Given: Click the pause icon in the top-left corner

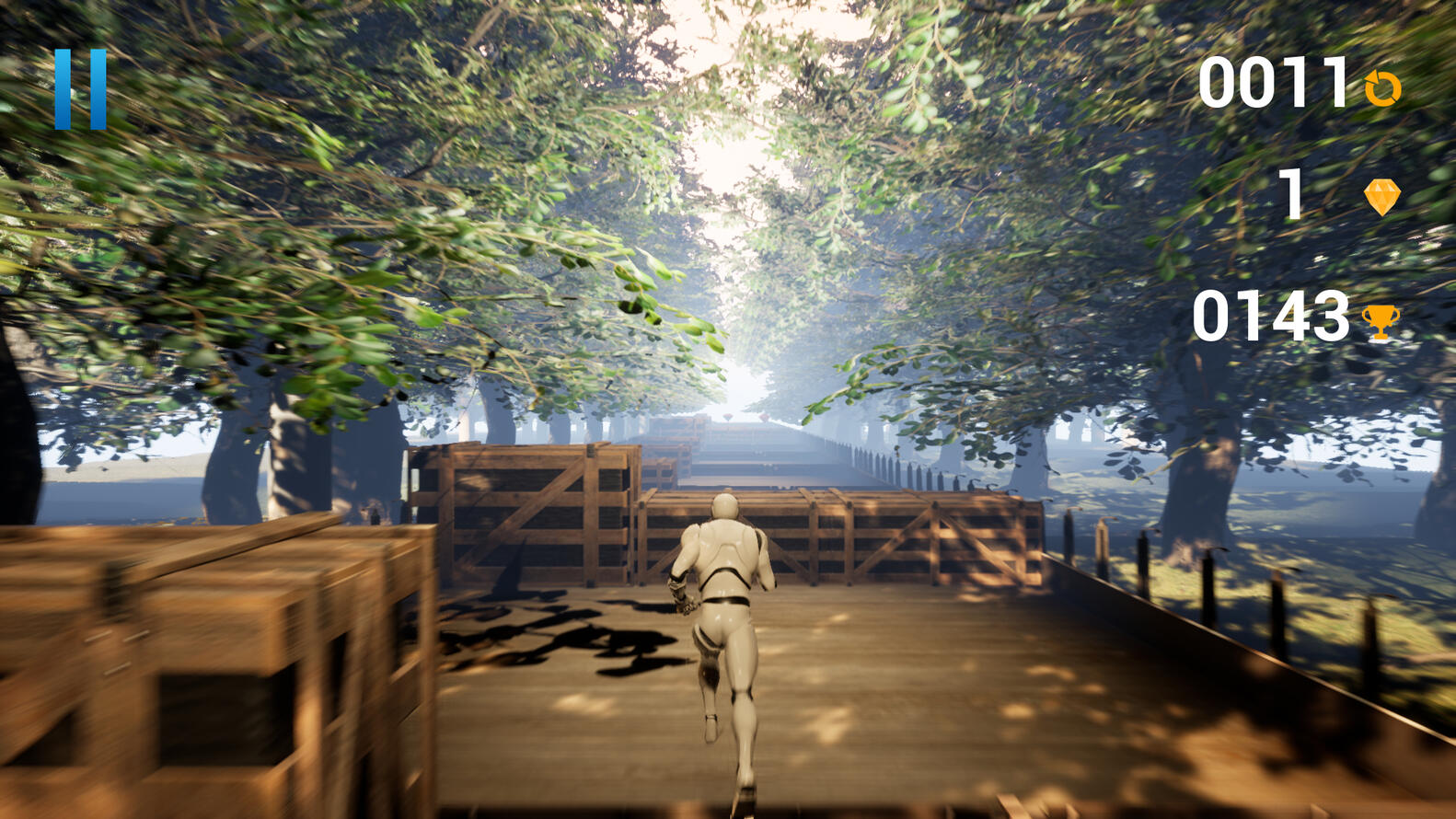Looking at the screenshot, I should [x=81, y=87].
